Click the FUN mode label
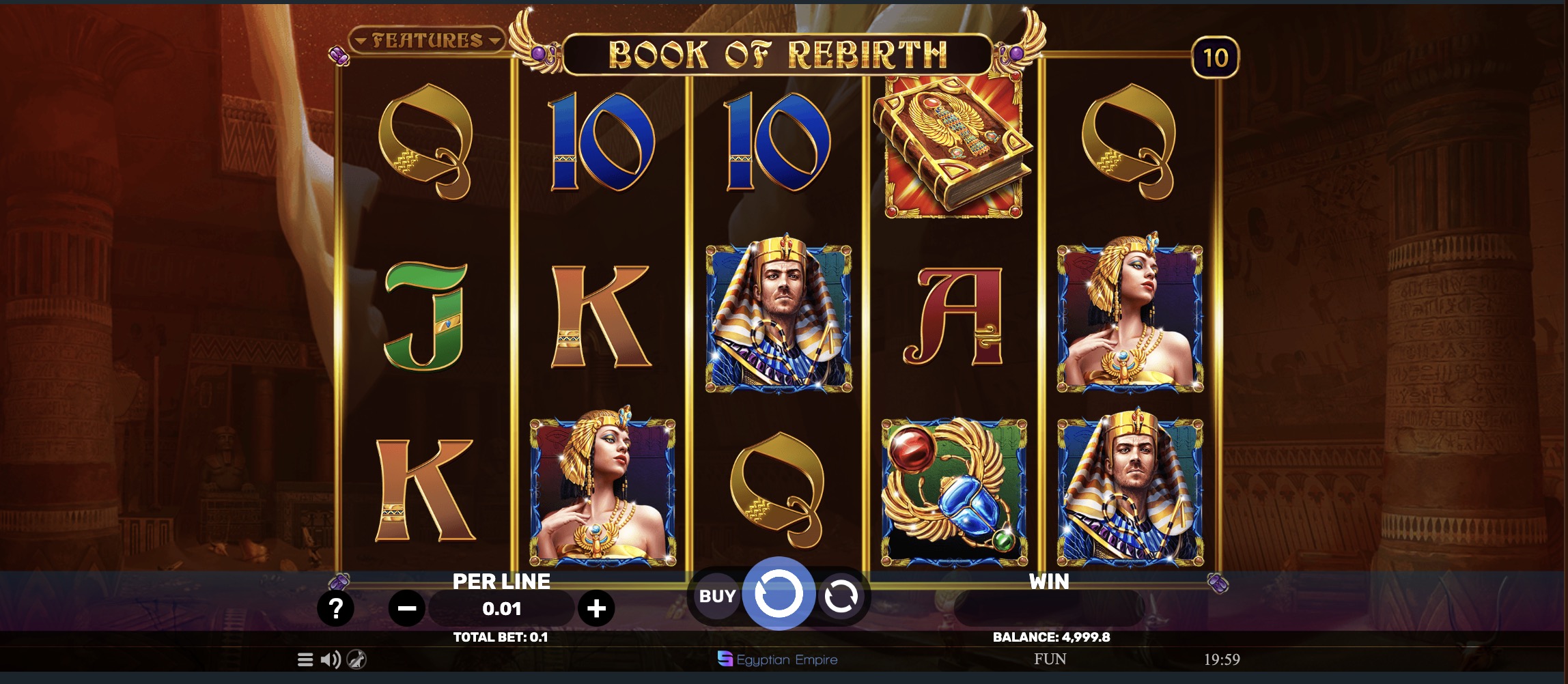 [1050, 659]
